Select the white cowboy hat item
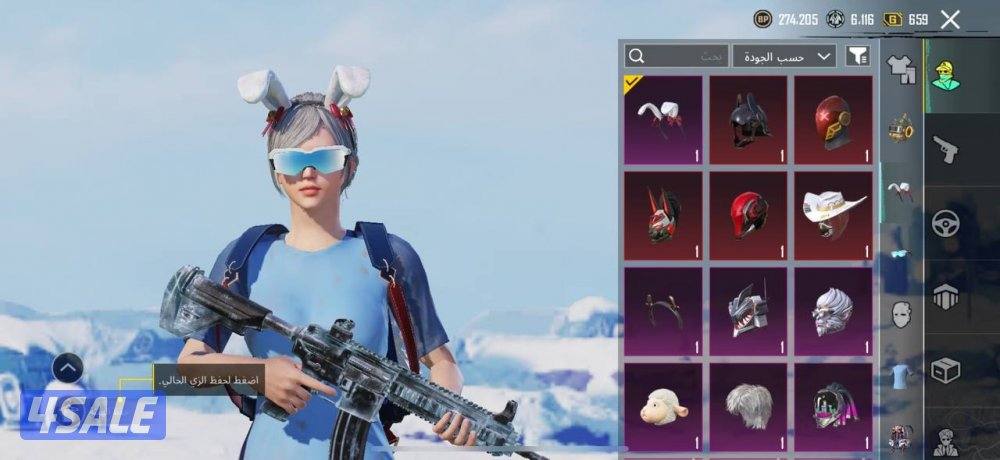 833,216
